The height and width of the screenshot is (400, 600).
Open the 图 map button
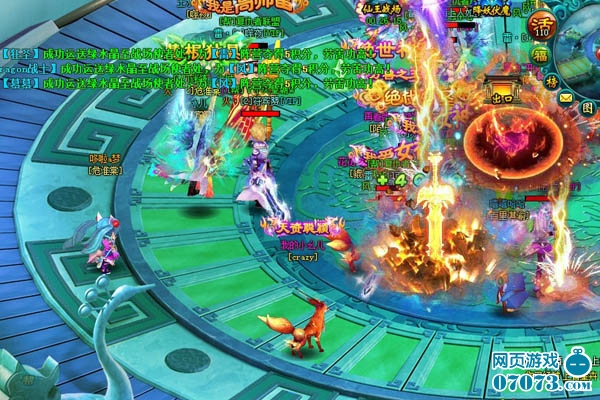click(587, 106)
